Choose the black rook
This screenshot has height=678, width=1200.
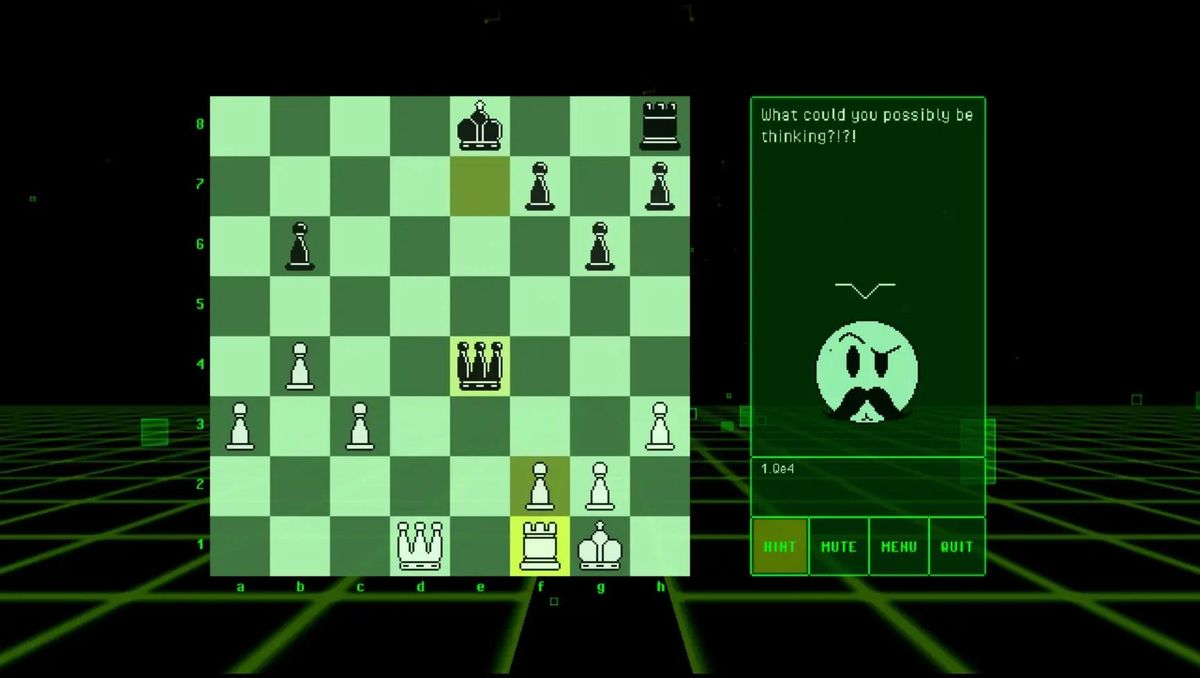point(660,126)
